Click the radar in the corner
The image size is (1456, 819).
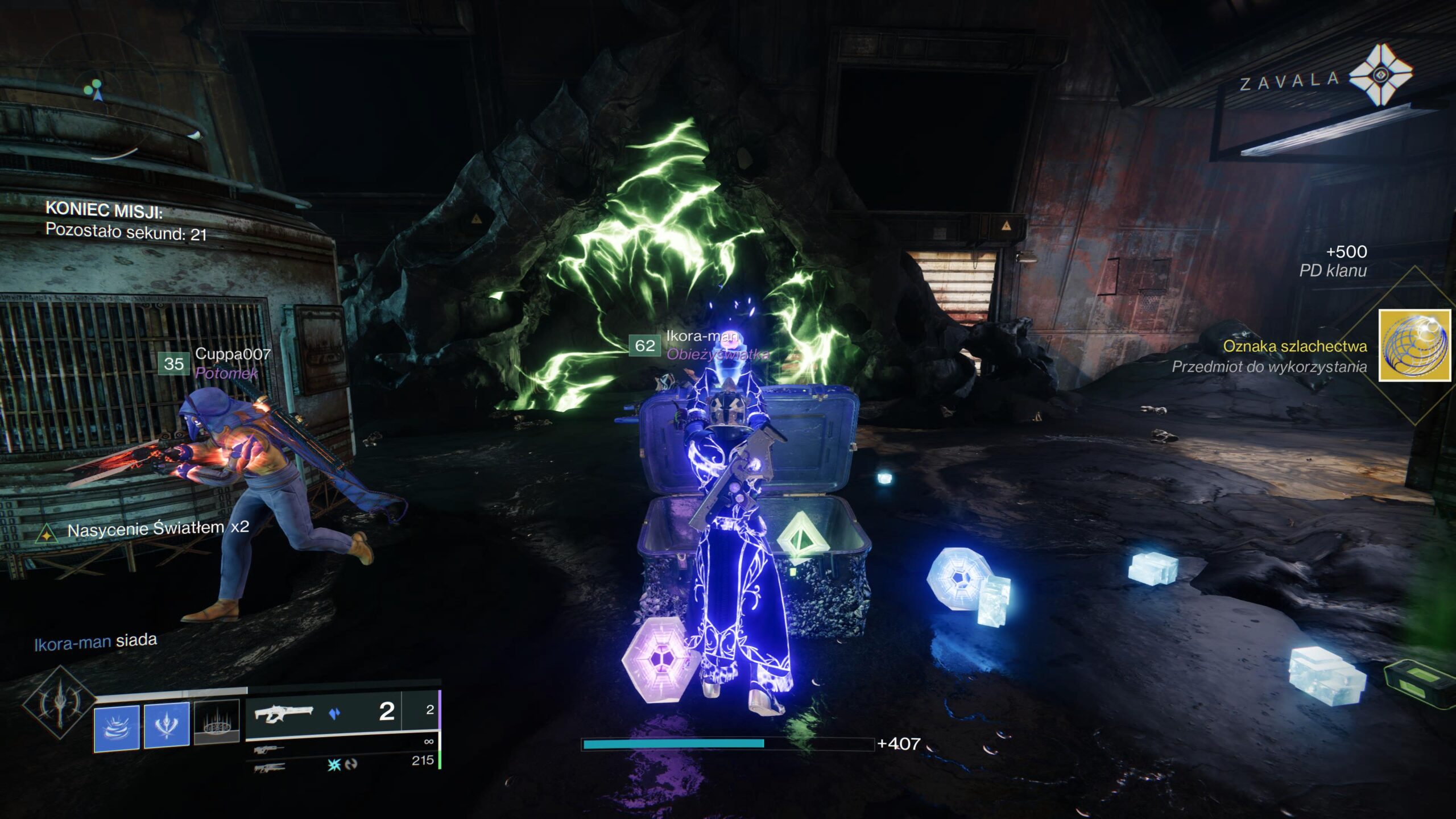98,91
